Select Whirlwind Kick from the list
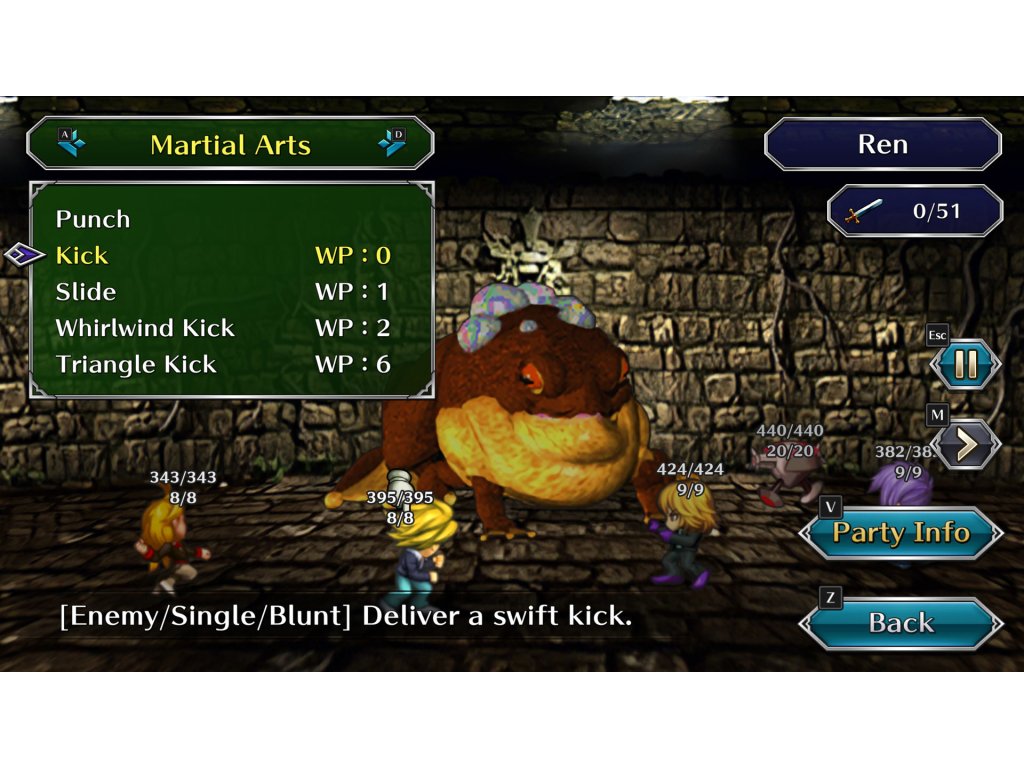The image size is (1024, 768). (x=145, y=328)
